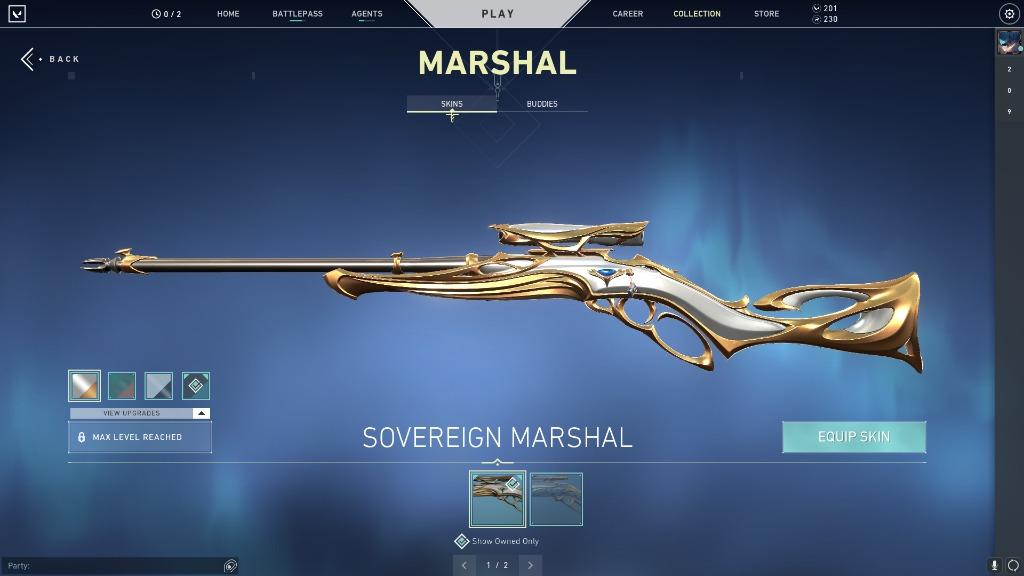This screenshot has height=576, width=1024.
Task: Open the Agents page
Action: pyautogui.click(x=367, y=14)
